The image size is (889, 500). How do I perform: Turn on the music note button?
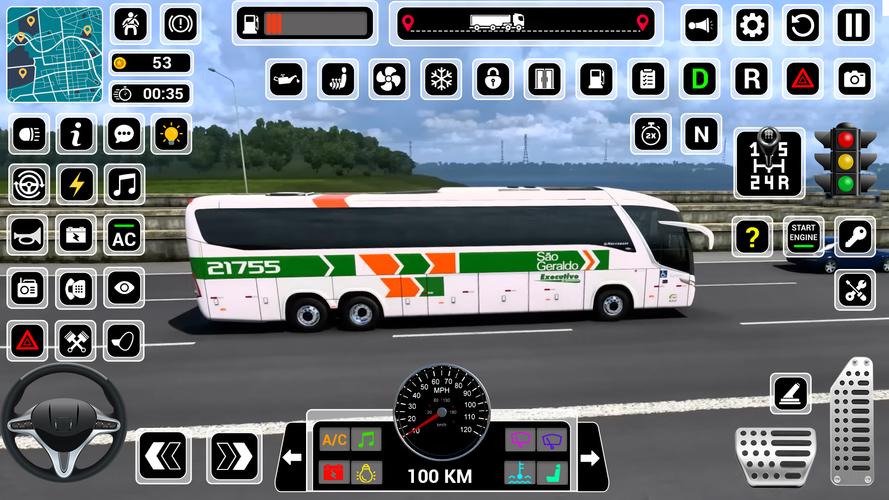pyautogui.click(x=125, y=184)
